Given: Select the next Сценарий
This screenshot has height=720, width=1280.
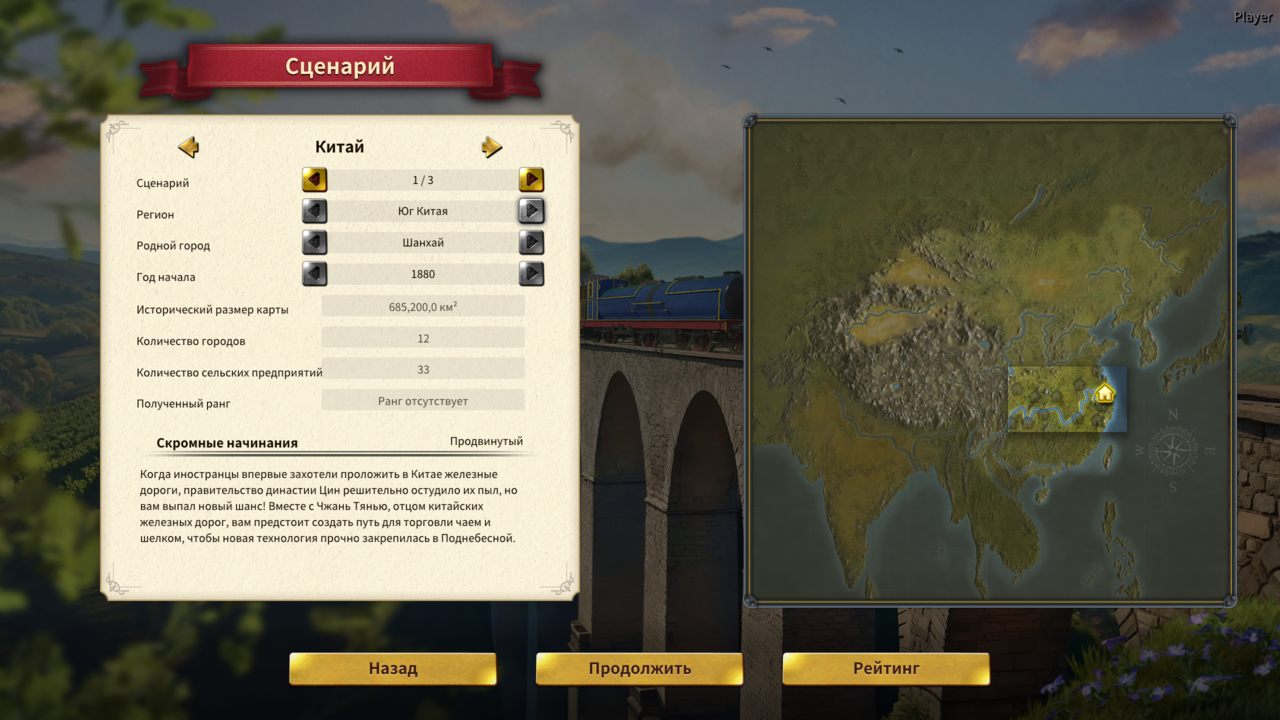Looking at the screenshot, I should 531,180.
